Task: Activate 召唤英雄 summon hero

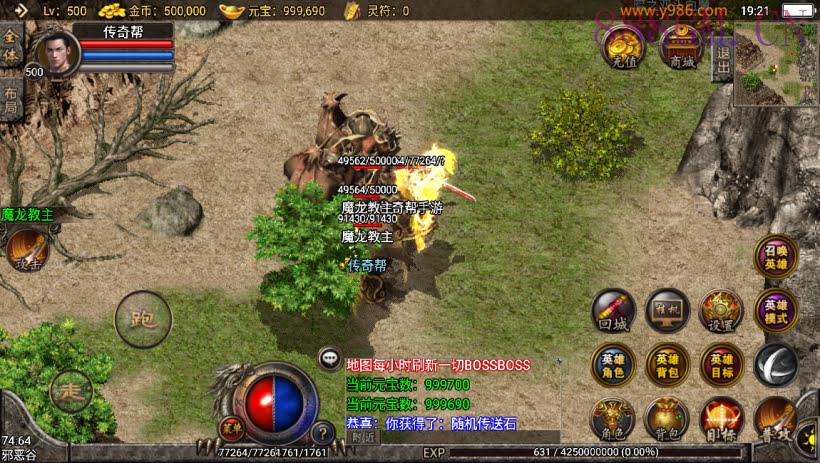Action: [x=775, y=257]
